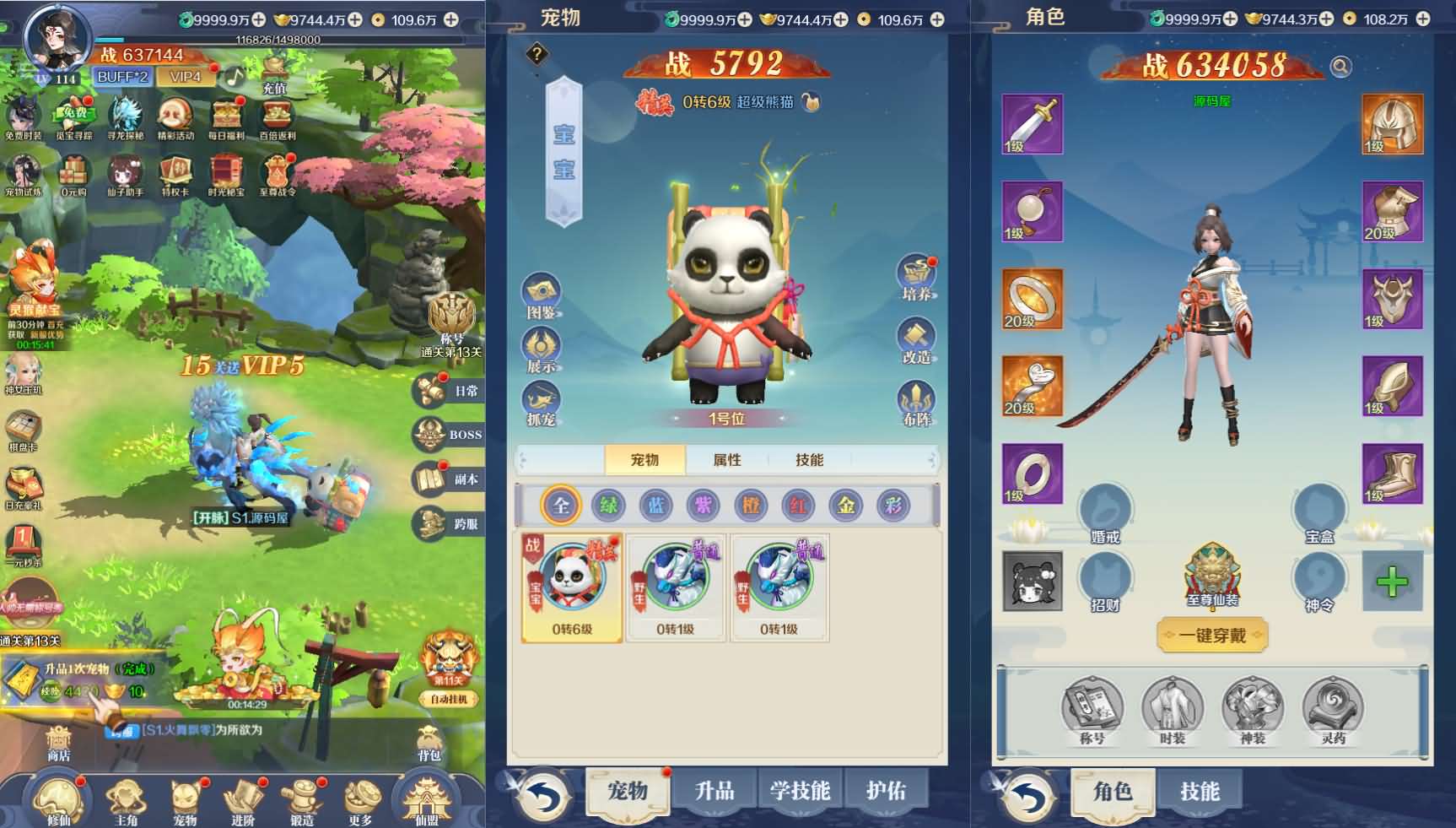Select the panda pet card
Screen dimensions: 1456x828
[572, 587]
